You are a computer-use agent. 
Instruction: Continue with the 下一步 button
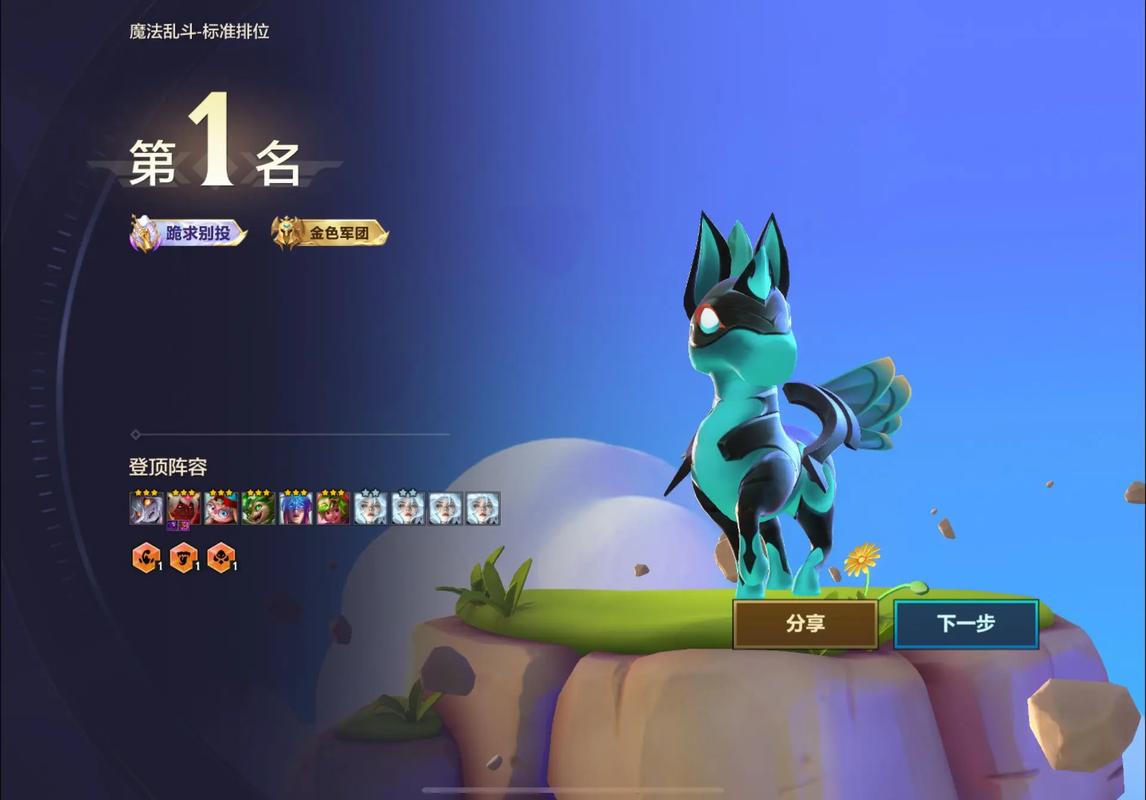point(966,624)
